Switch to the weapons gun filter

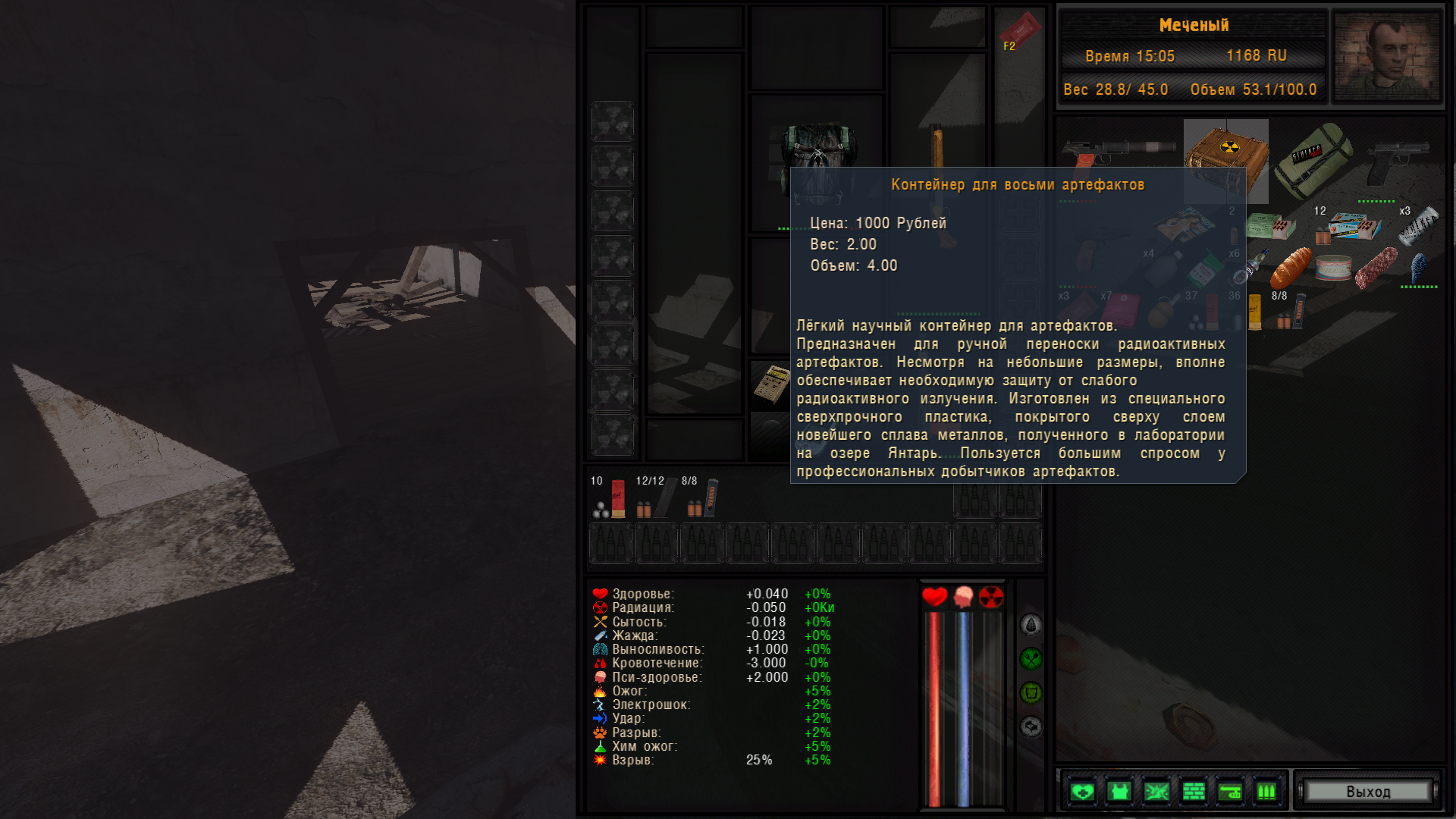click(x=1230, y=792)
